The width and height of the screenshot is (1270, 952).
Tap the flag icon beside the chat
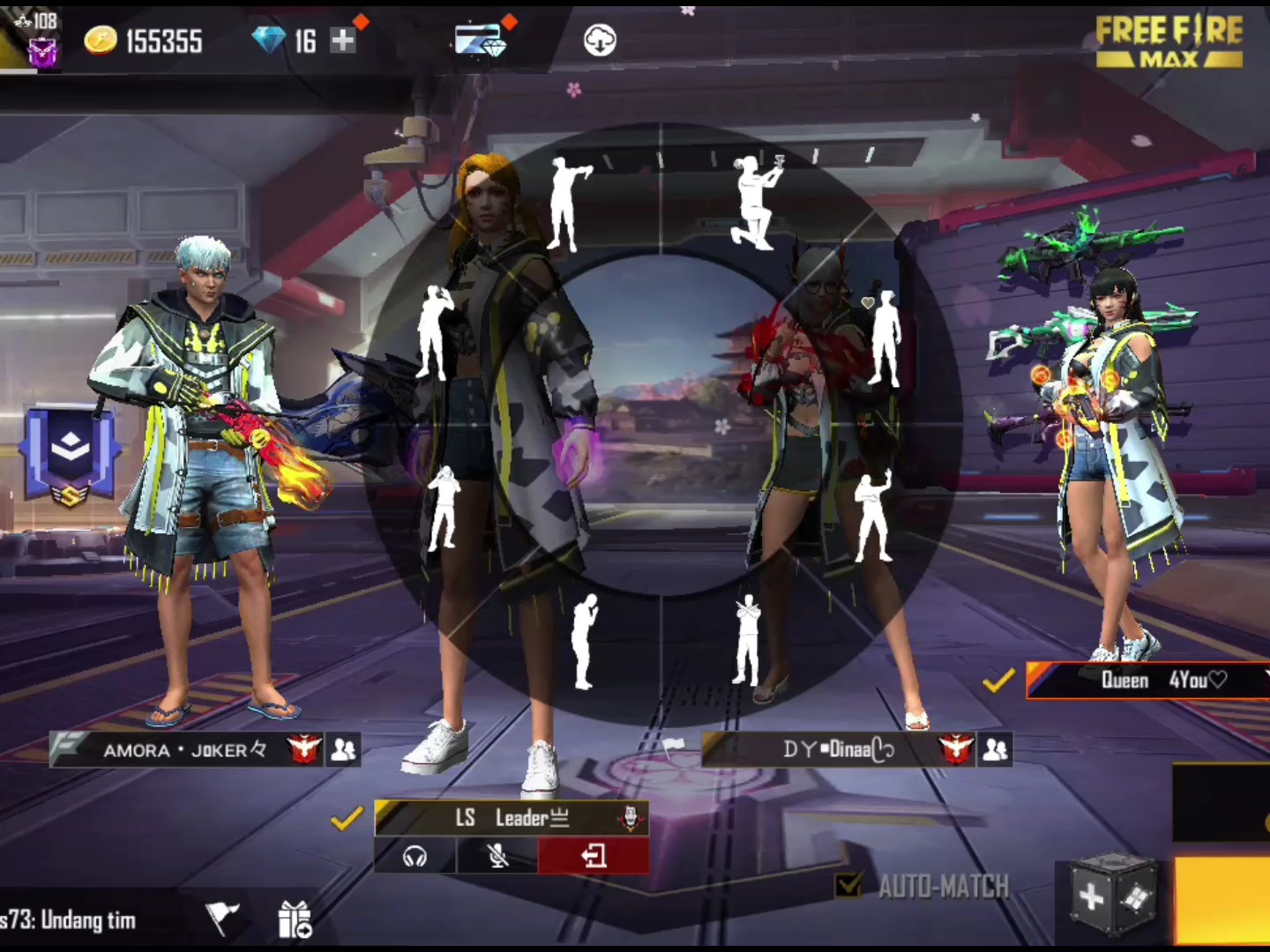pyautogui.click(x=221, y=917)
